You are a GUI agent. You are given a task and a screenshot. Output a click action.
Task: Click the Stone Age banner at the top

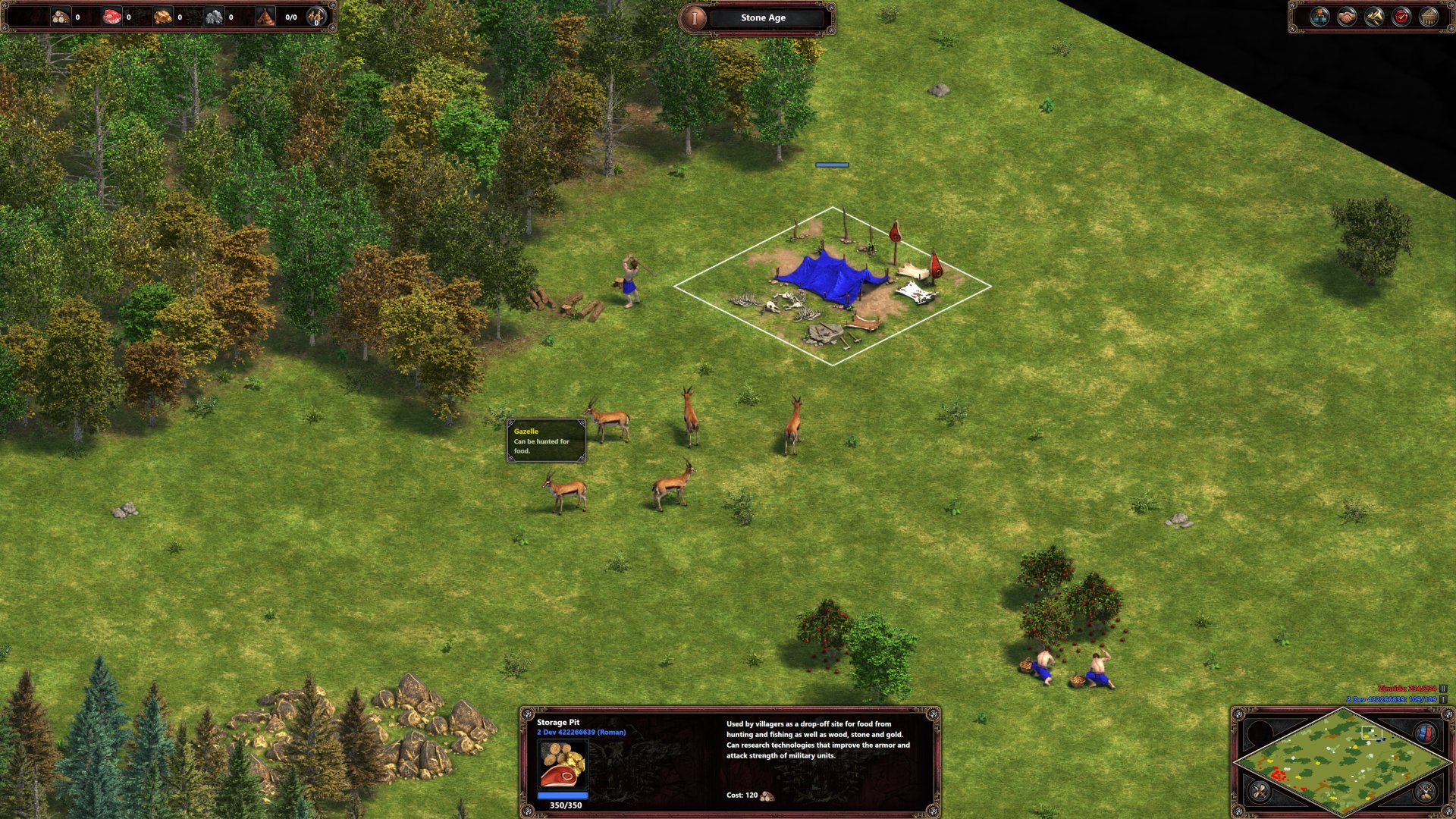click(760, 17)
